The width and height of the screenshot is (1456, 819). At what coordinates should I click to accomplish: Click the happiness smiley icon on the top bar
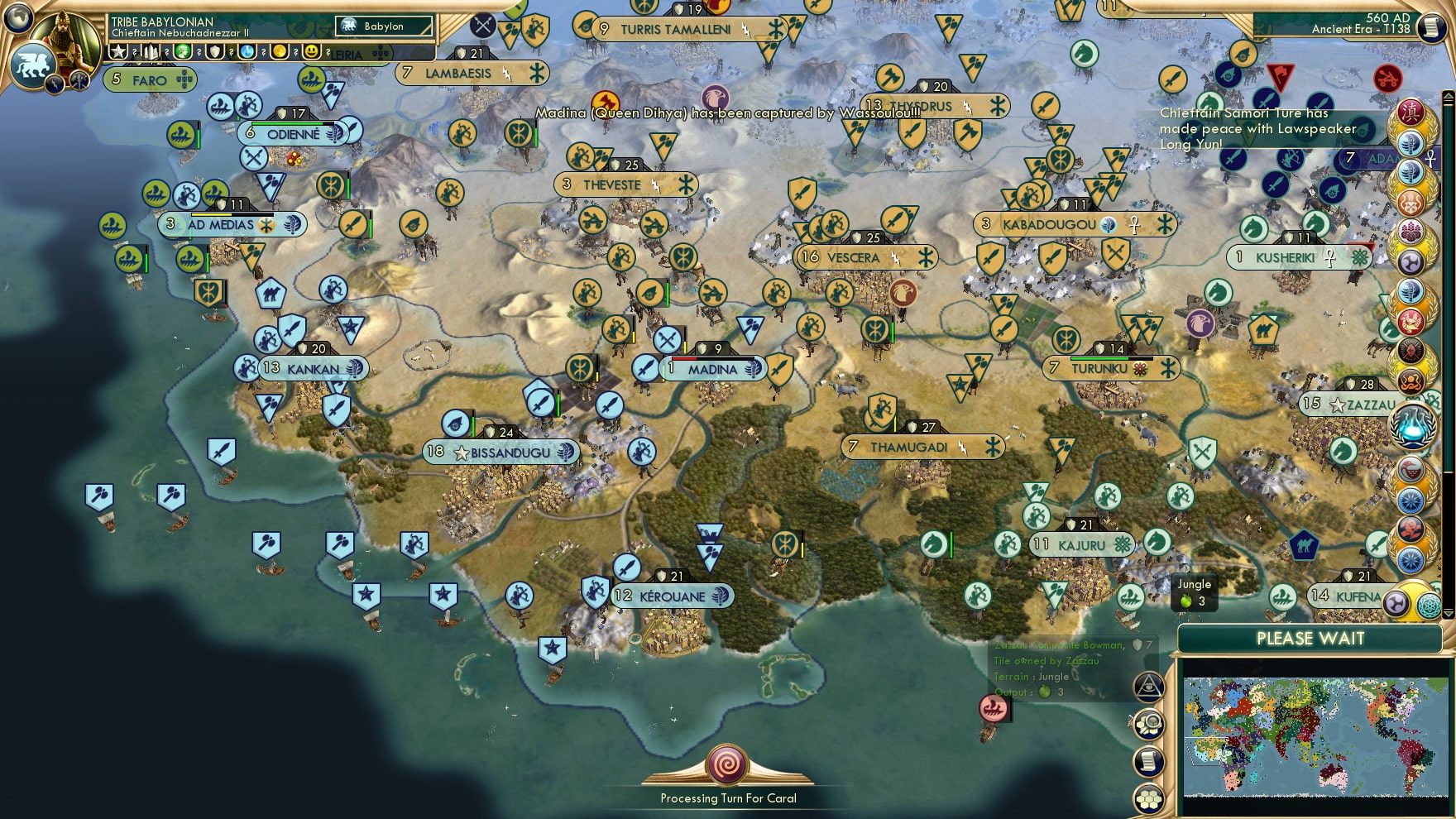(x=311, y=52)
